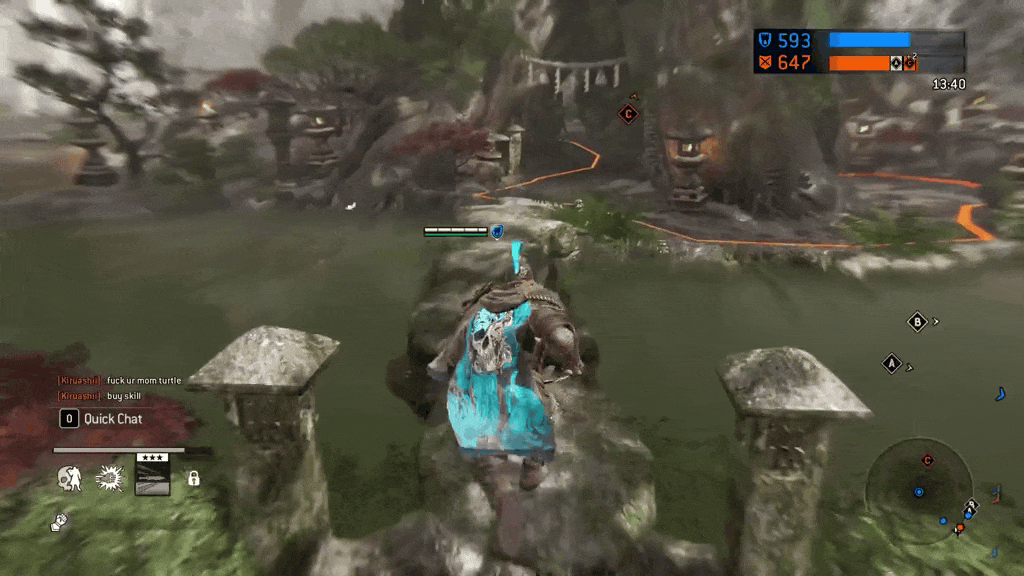
Task: Open the Quick Chat panel
Action: pyautogui.click(x=101, y=419)
